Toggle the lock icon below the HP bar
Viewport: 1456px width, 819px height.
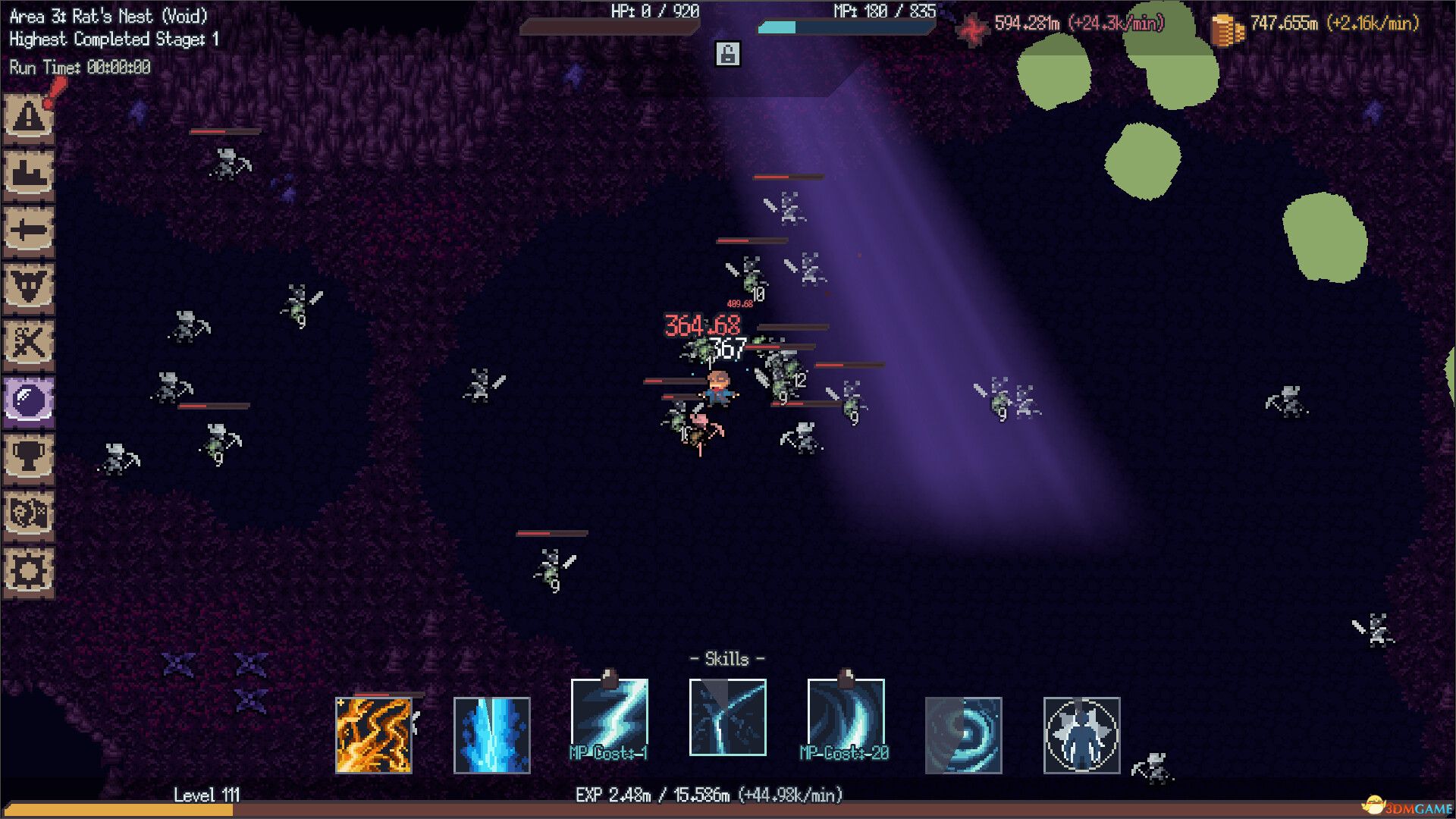coord(729,54)
